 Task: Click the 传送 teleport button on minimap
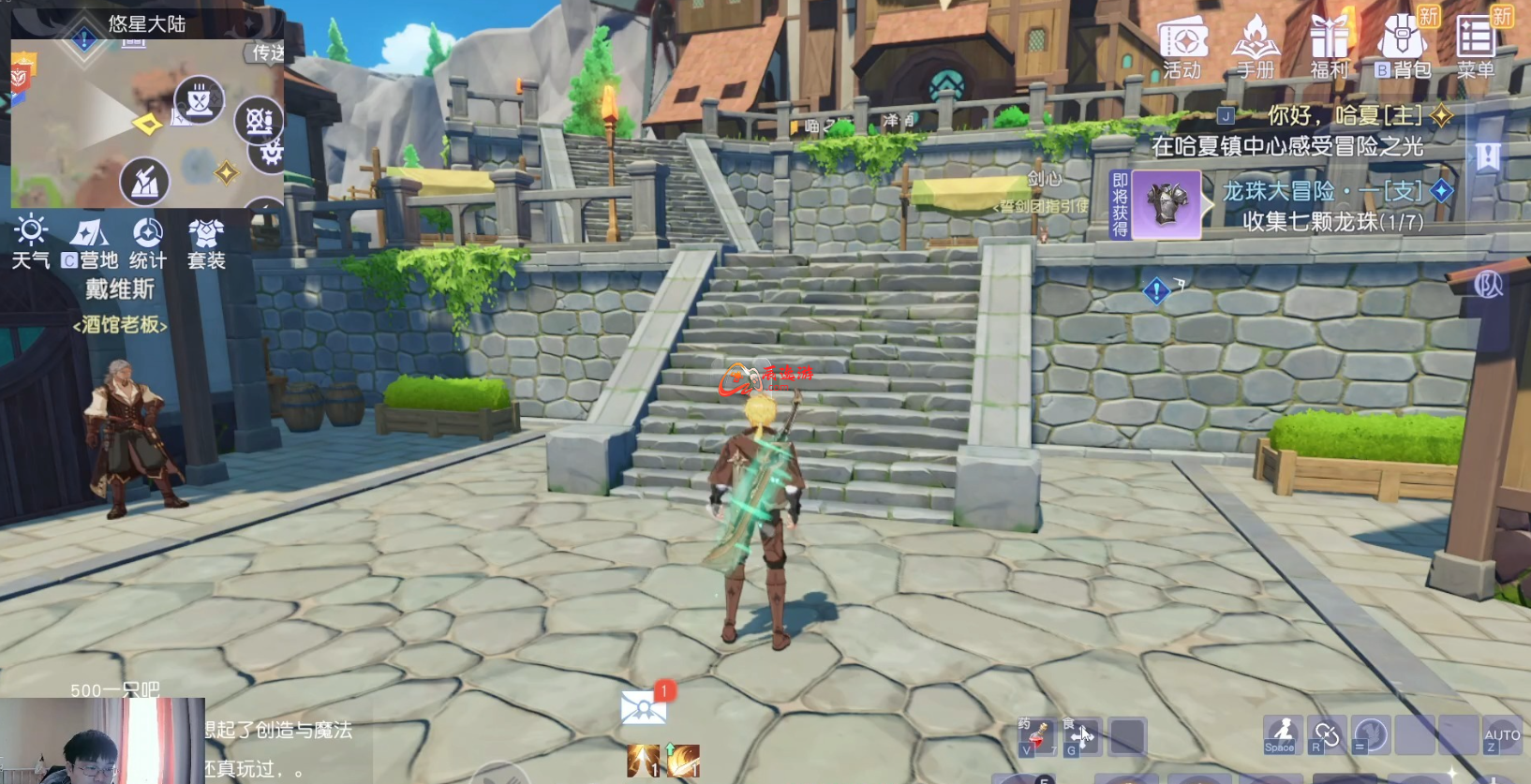(x=267, y=53)
